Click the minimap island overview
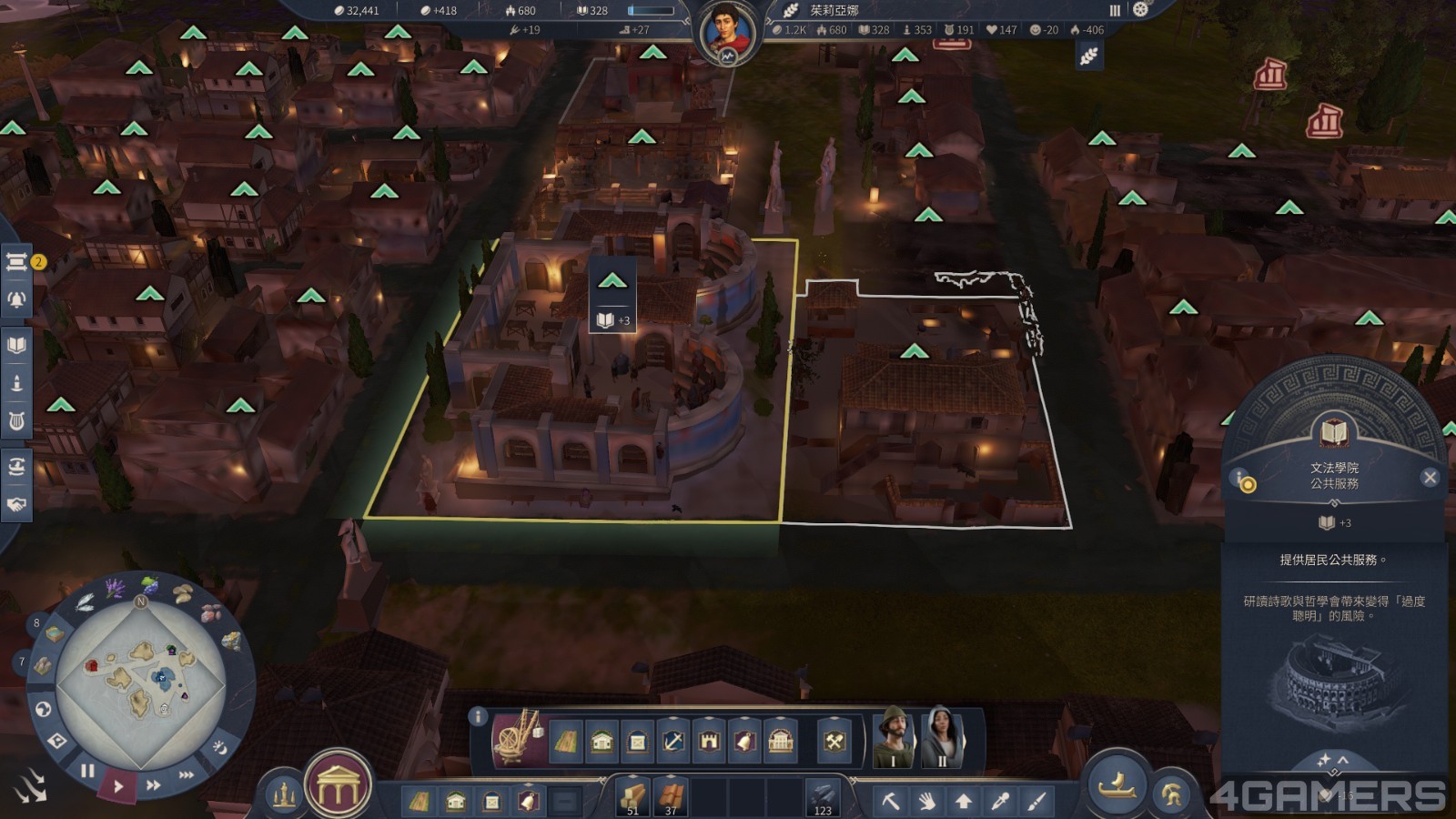This screenshot has width=1456, height=819. pos(141,678)
